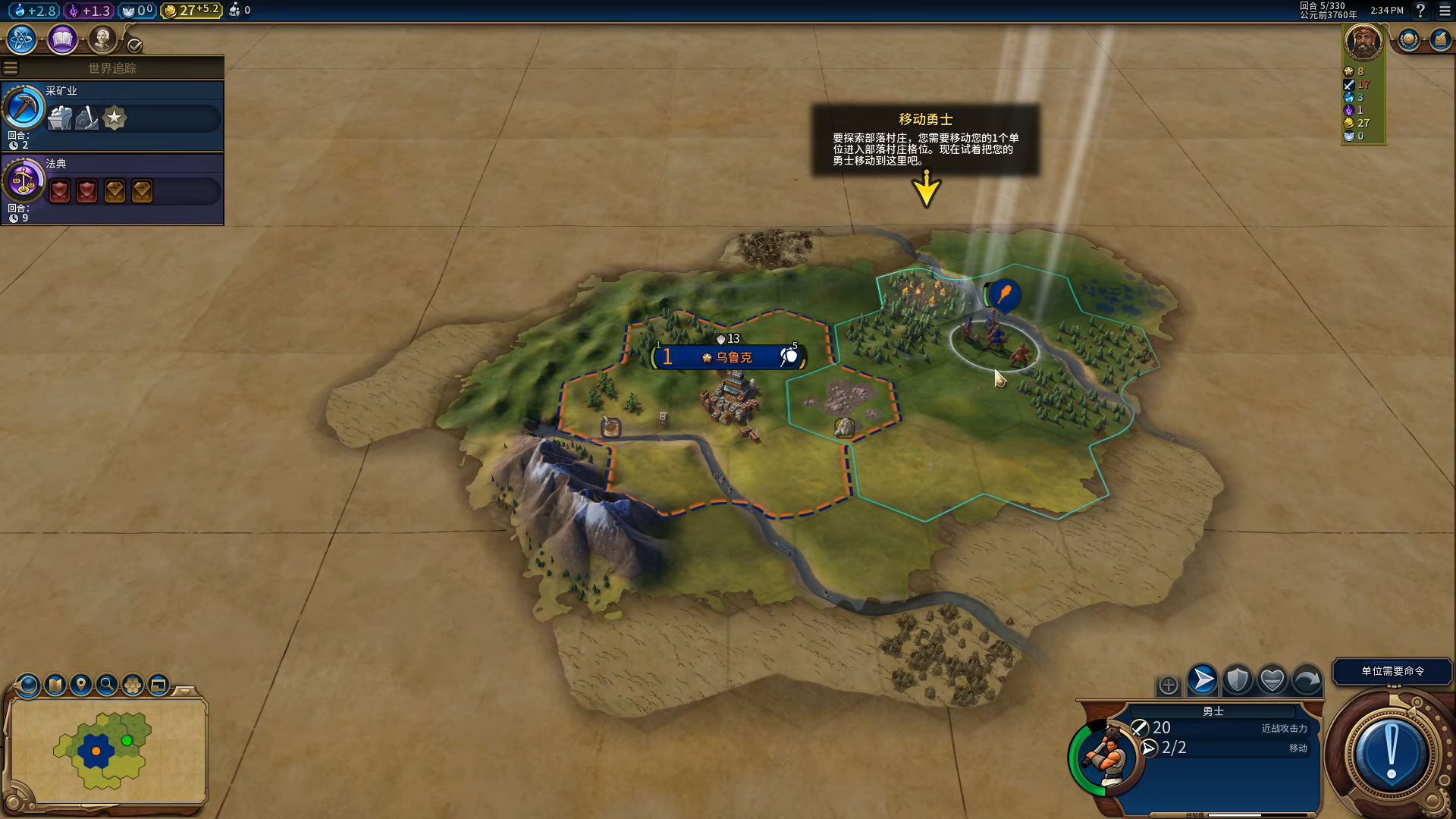Open the Civilopedia help question mark
This screenshot has height=819, width=1456.
1420,11
